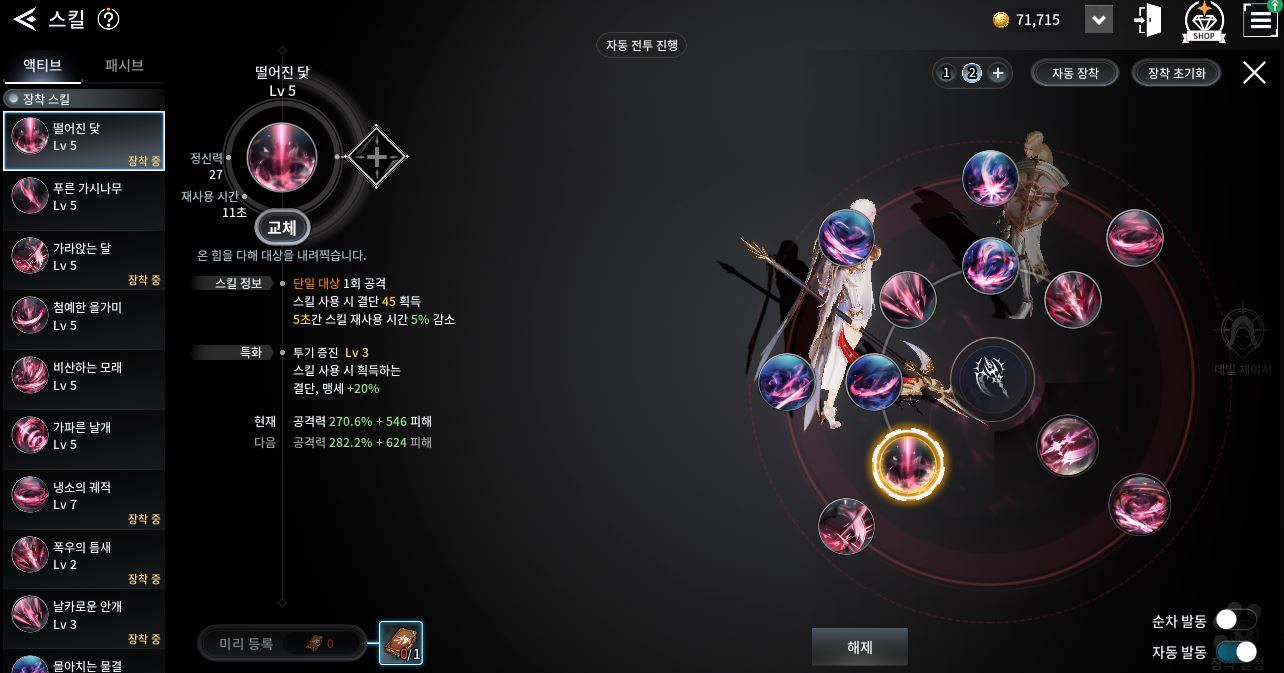This screenshot has width=1284, height=673.
Task: Go back using the arrow beside 스킬
Action: tap(25, 18)
